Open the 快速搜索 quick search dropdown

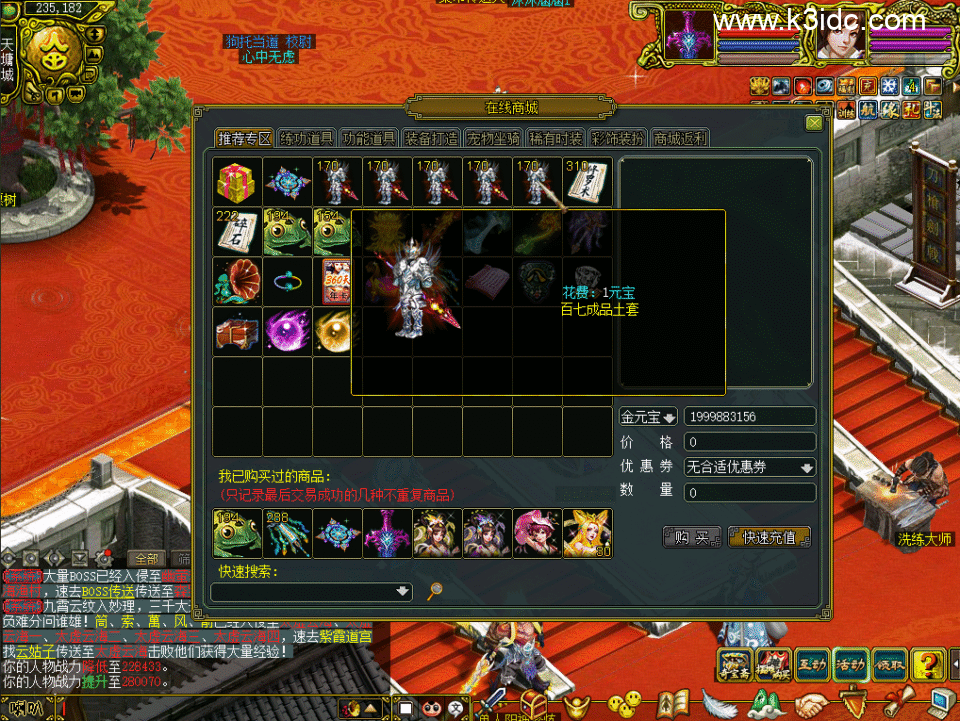(403, 591)
